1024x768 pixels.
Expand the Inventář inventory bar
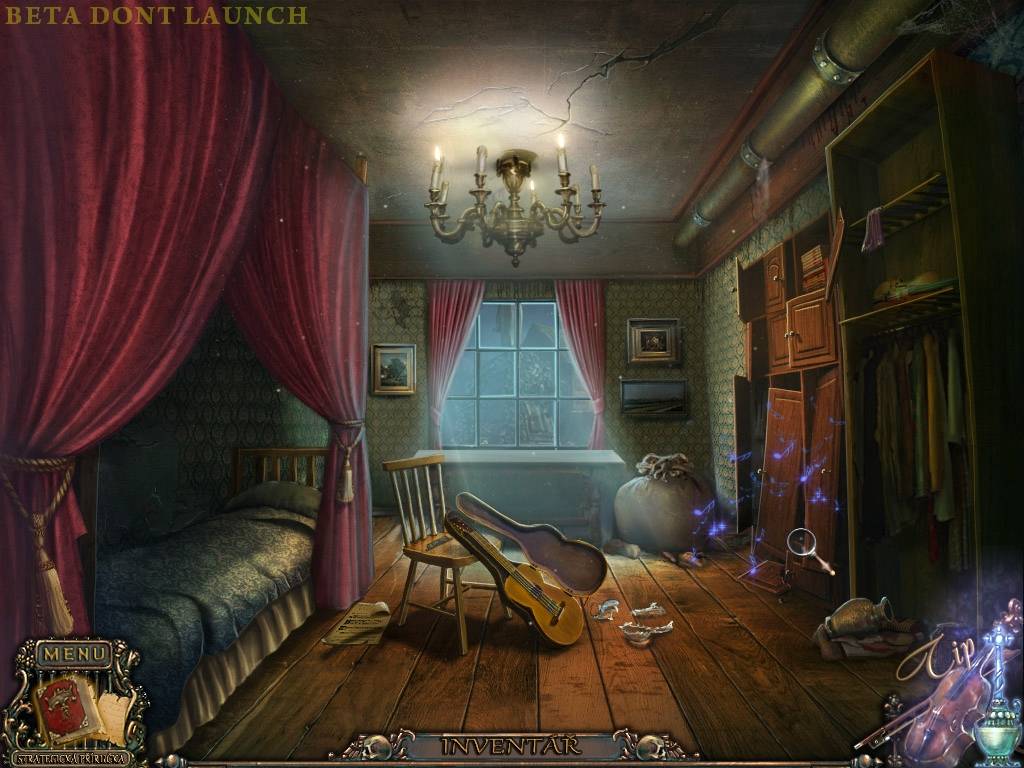[512, 746]
